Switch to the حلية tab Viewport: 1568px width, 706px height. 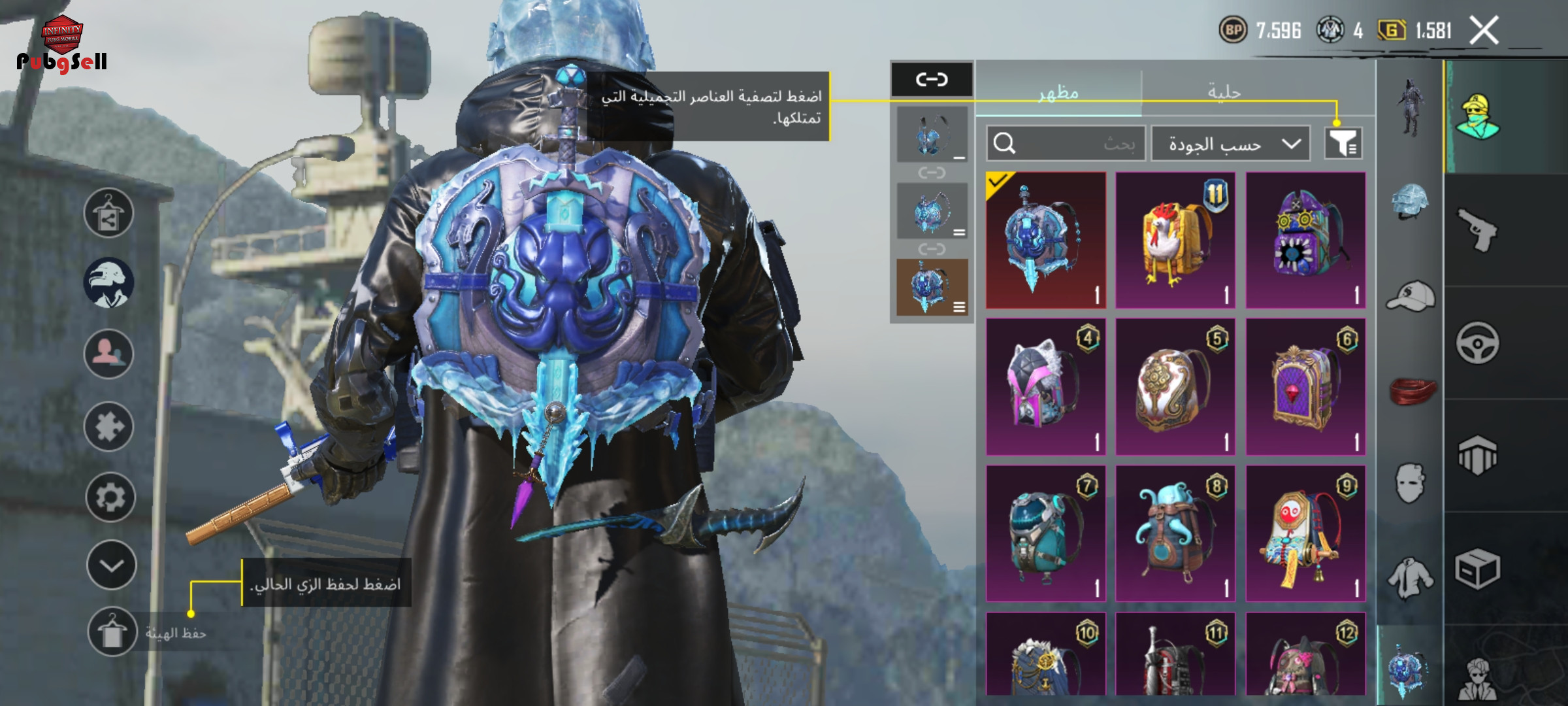pos(1224,93)
